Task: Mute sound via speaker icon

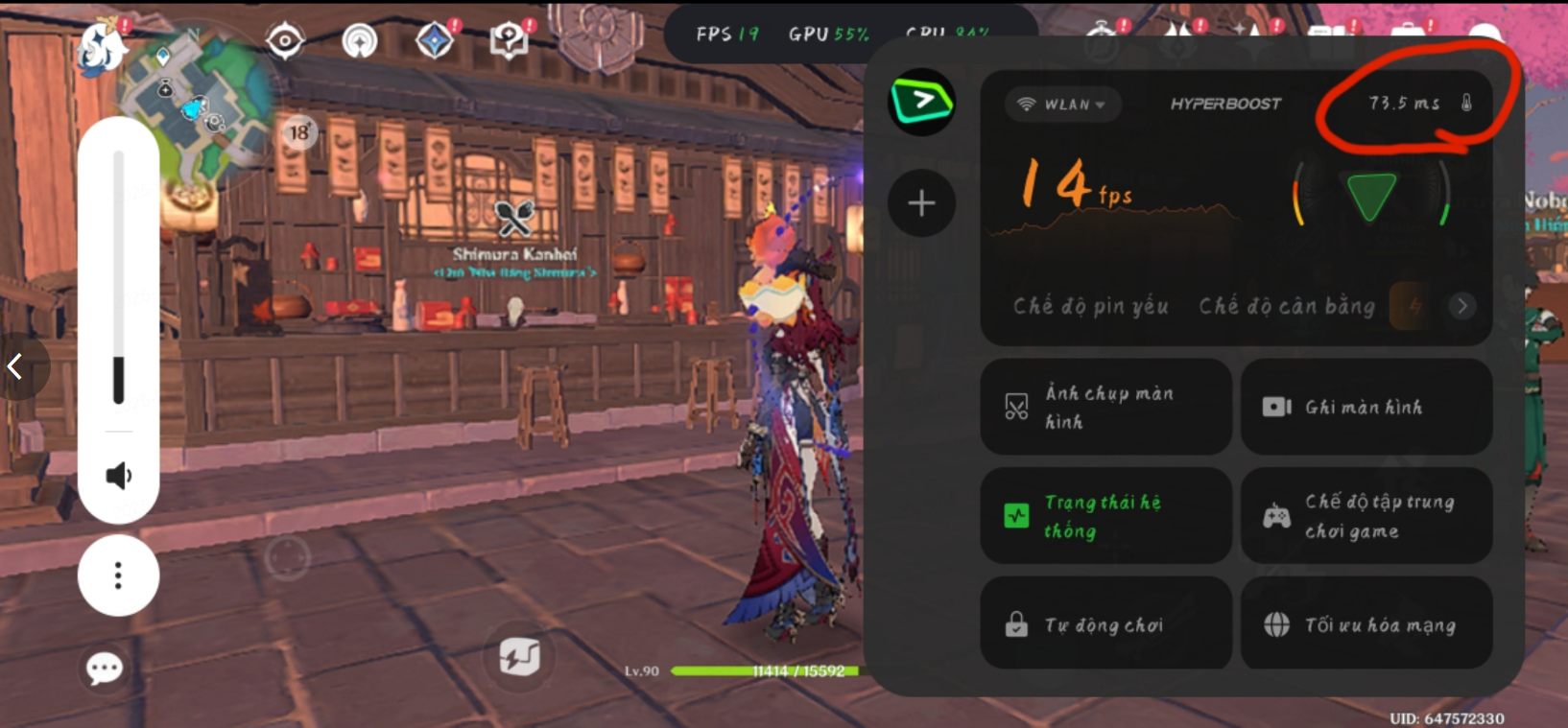Action: pyautogui.click(x=118, y=476)
